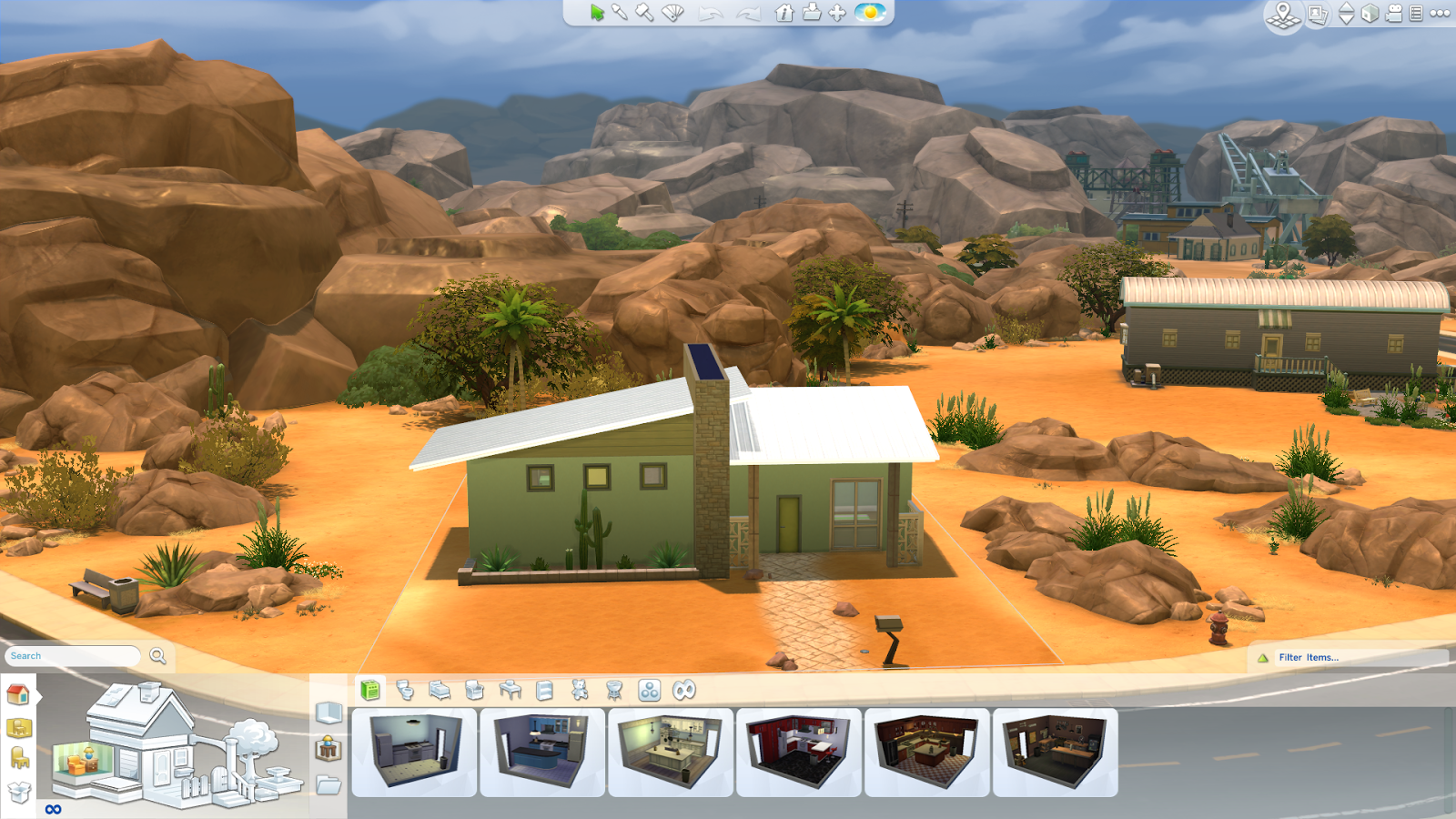Choose the design swatch fan tool
The height and width of the screenshot is (819, 1456).
[672, 13]
